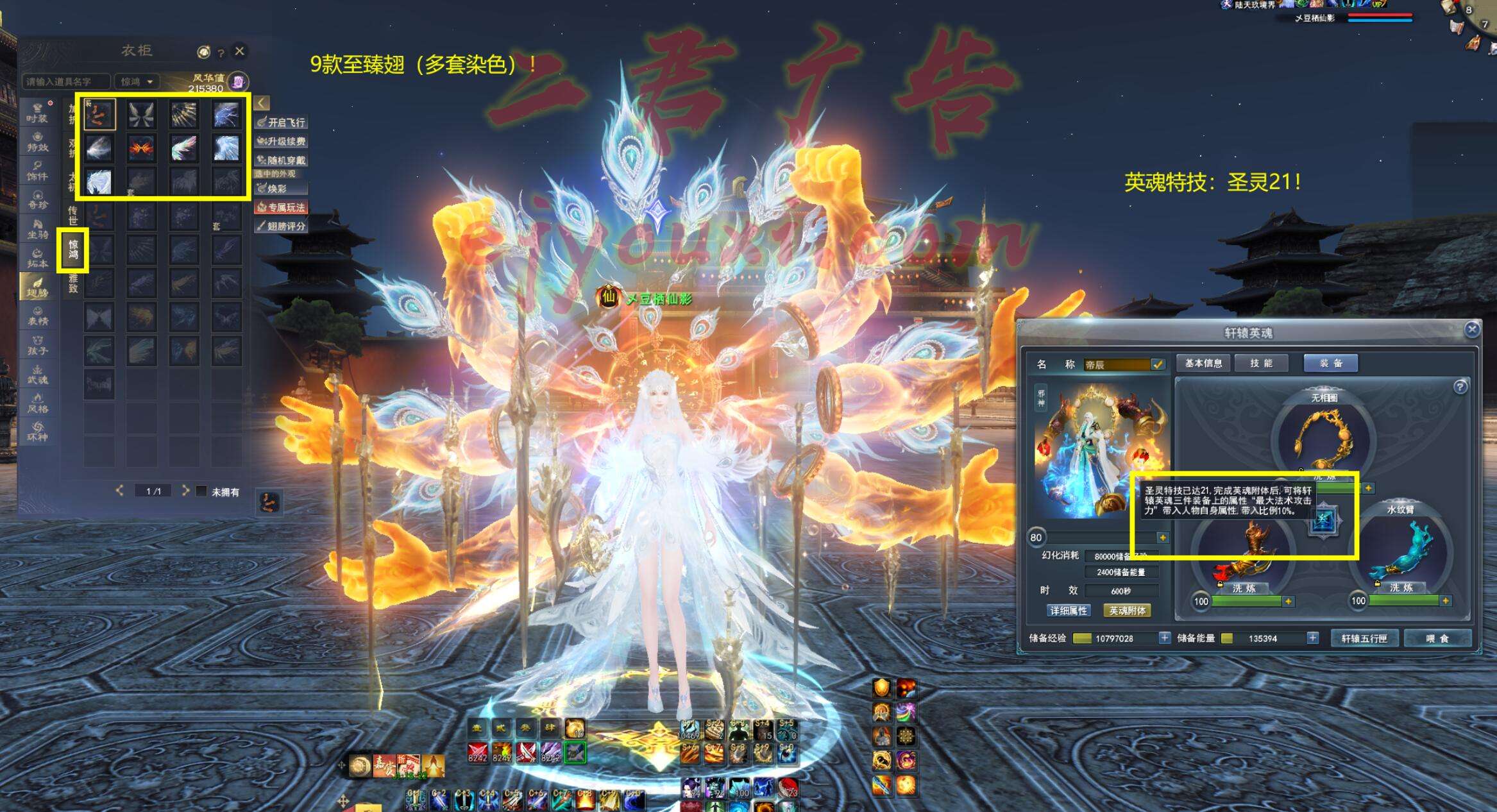Switch to the 时装 category tab
Screen dimensions: 1497x812
click(x=37, y=112)
